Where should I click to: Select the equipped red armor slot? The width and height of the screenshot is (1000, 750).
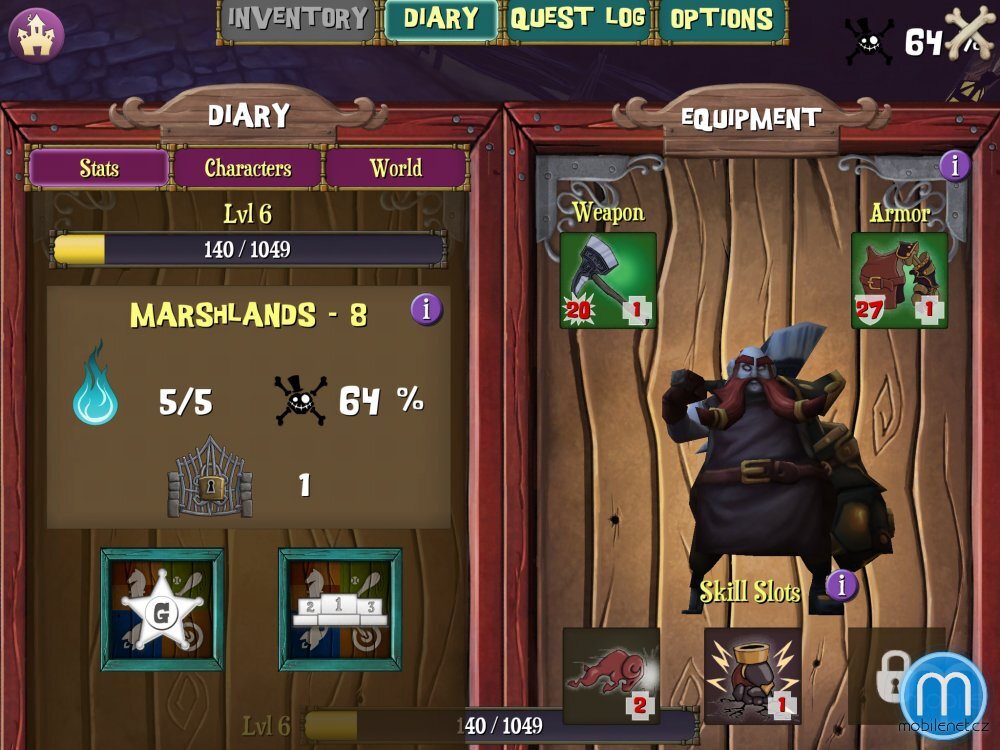point(899,280)
